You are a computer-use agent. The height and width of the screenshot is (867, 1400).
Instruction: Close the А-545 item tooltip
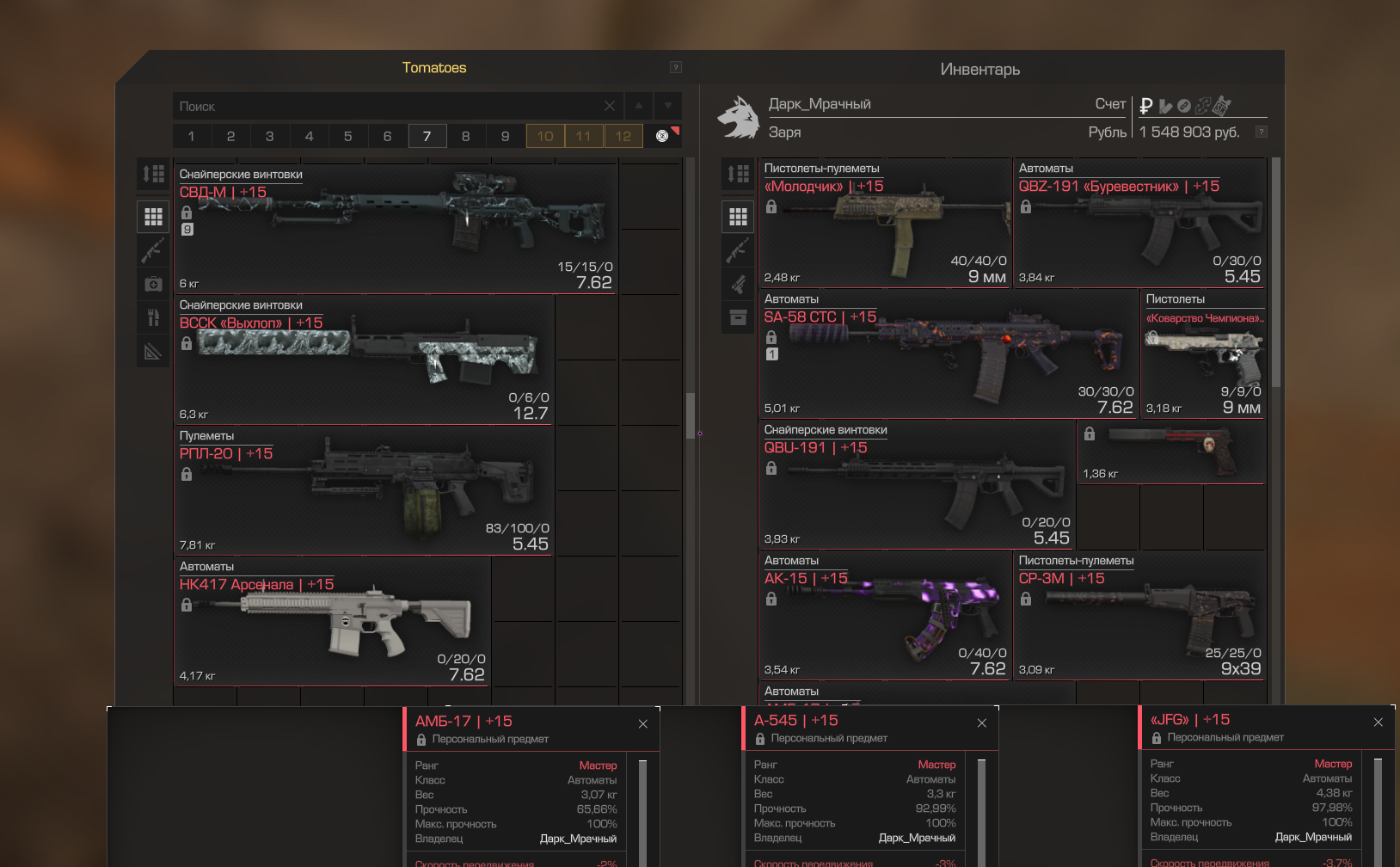click(x=982, y=723)
